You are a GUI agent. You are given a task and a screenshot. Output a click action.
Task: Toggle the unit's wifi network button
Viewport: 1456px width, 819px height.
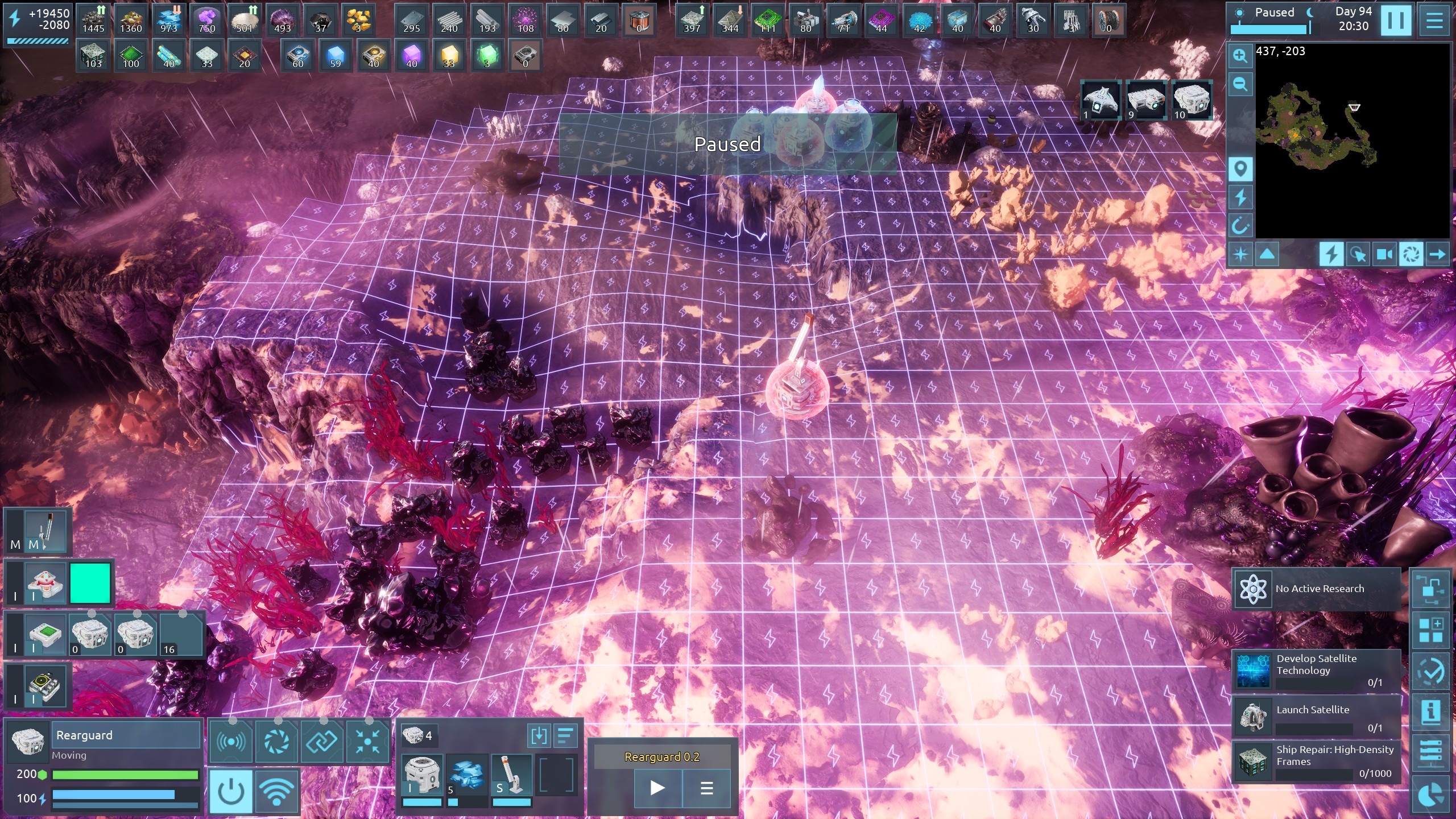276,791
